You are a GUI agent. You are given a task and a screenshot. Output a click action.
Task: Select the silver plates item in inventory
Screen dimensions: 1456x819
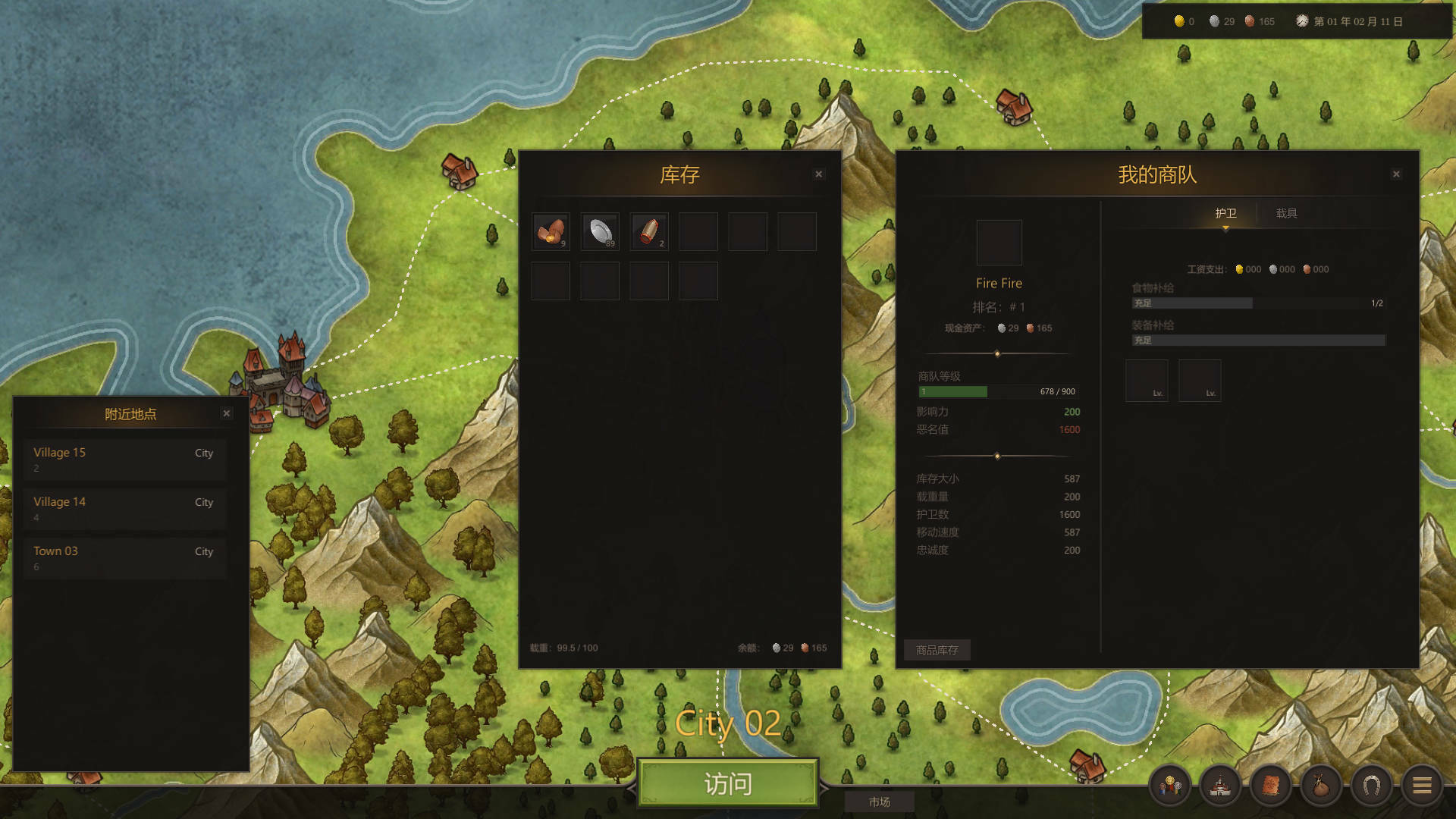pyautogui.click(x=600, y=231)
